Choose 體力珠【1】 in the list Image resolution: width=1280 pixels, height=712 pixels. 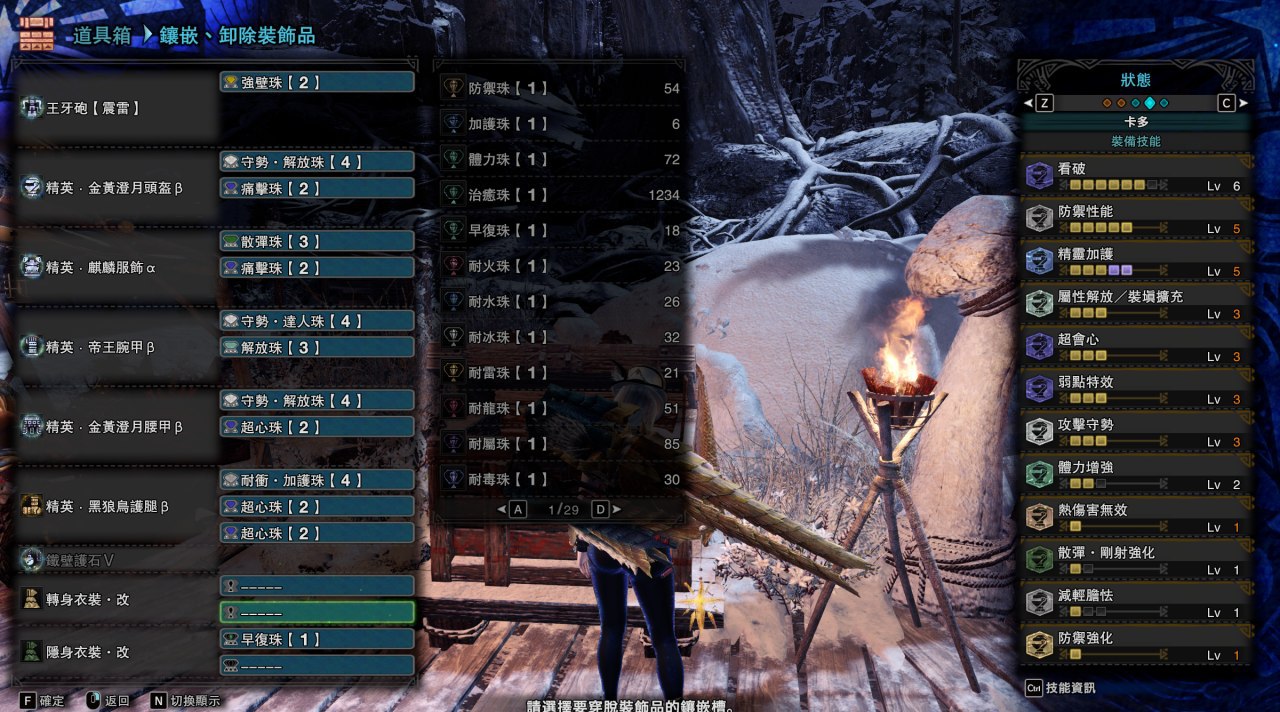[x=560, y=160]
